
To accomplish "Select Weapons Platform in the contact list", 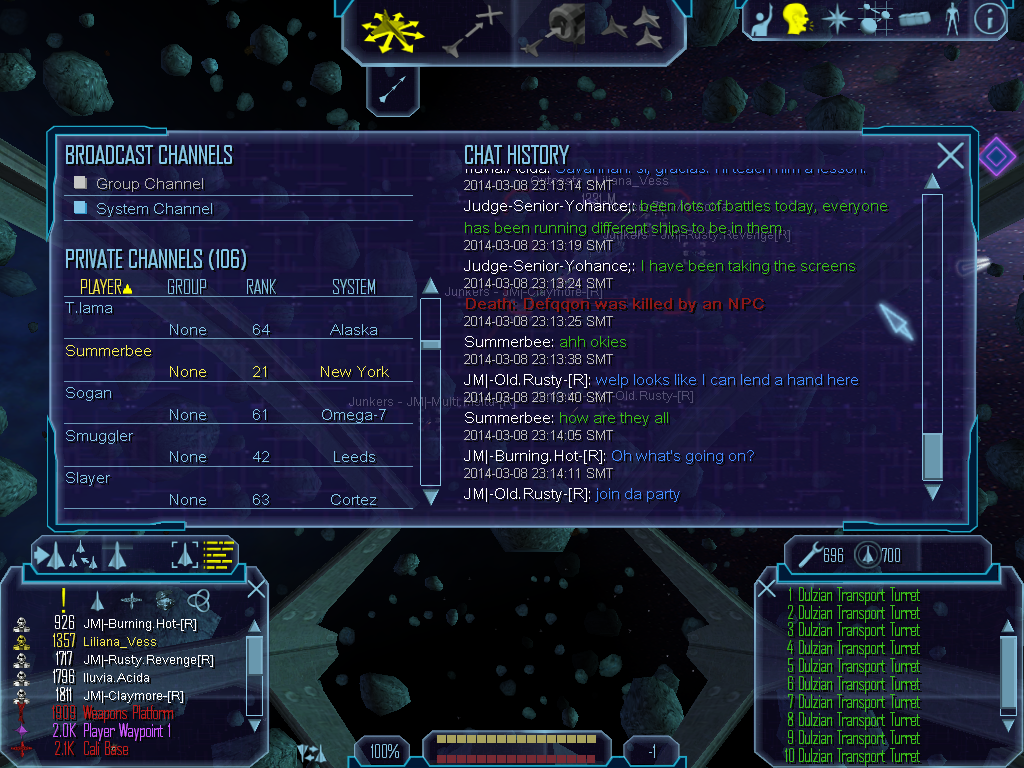I will tap(128, 713).
